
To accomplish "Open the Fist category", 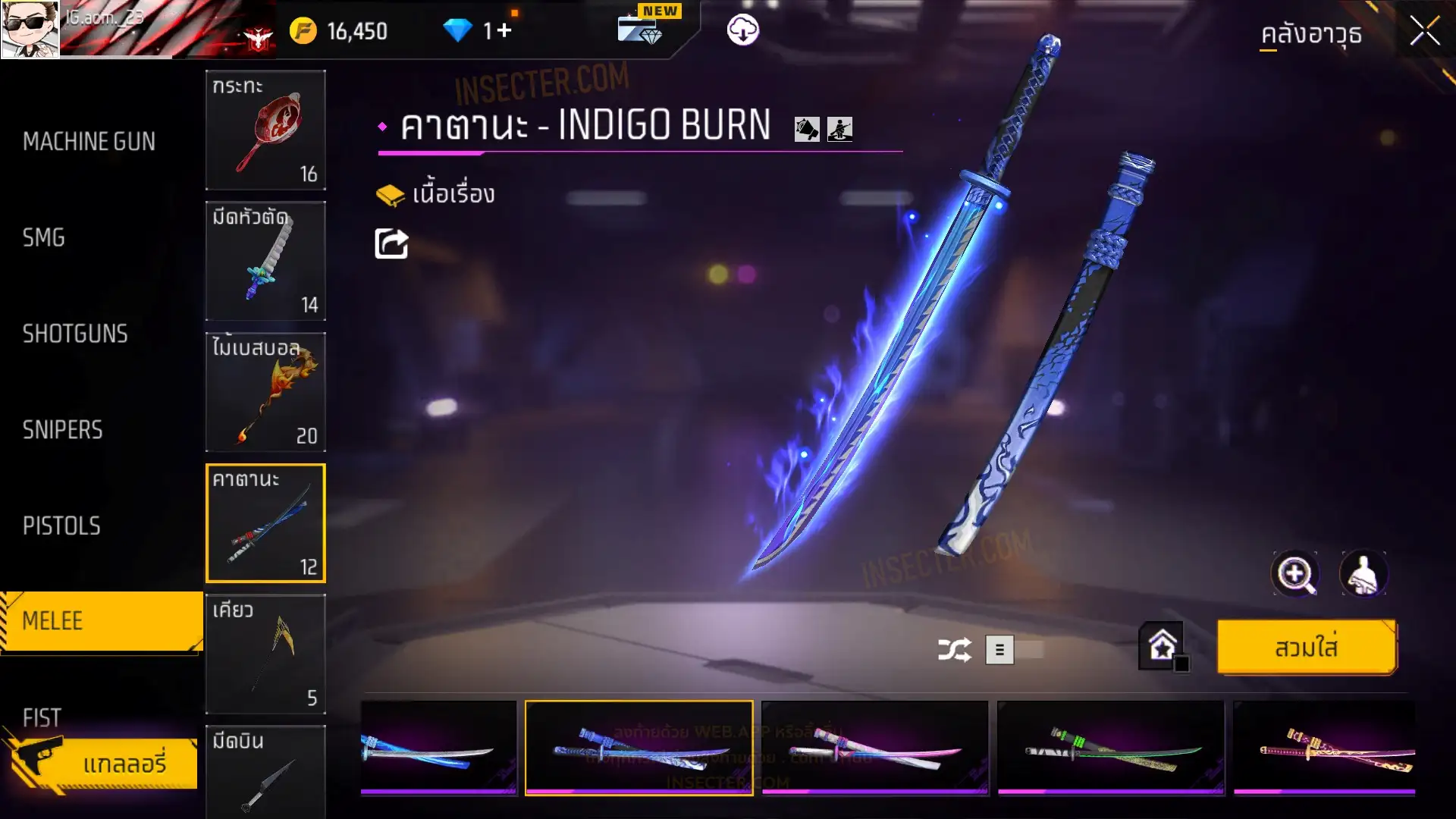I will pyautogui.click(x=42, y=717).
